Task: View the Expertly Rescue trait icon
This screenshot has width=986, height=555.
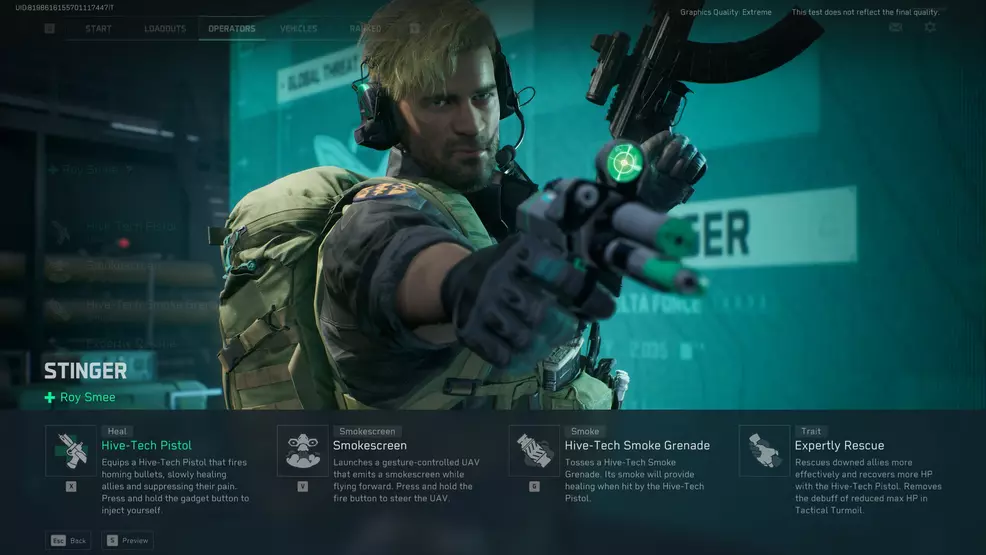Action: pos(764,451)
